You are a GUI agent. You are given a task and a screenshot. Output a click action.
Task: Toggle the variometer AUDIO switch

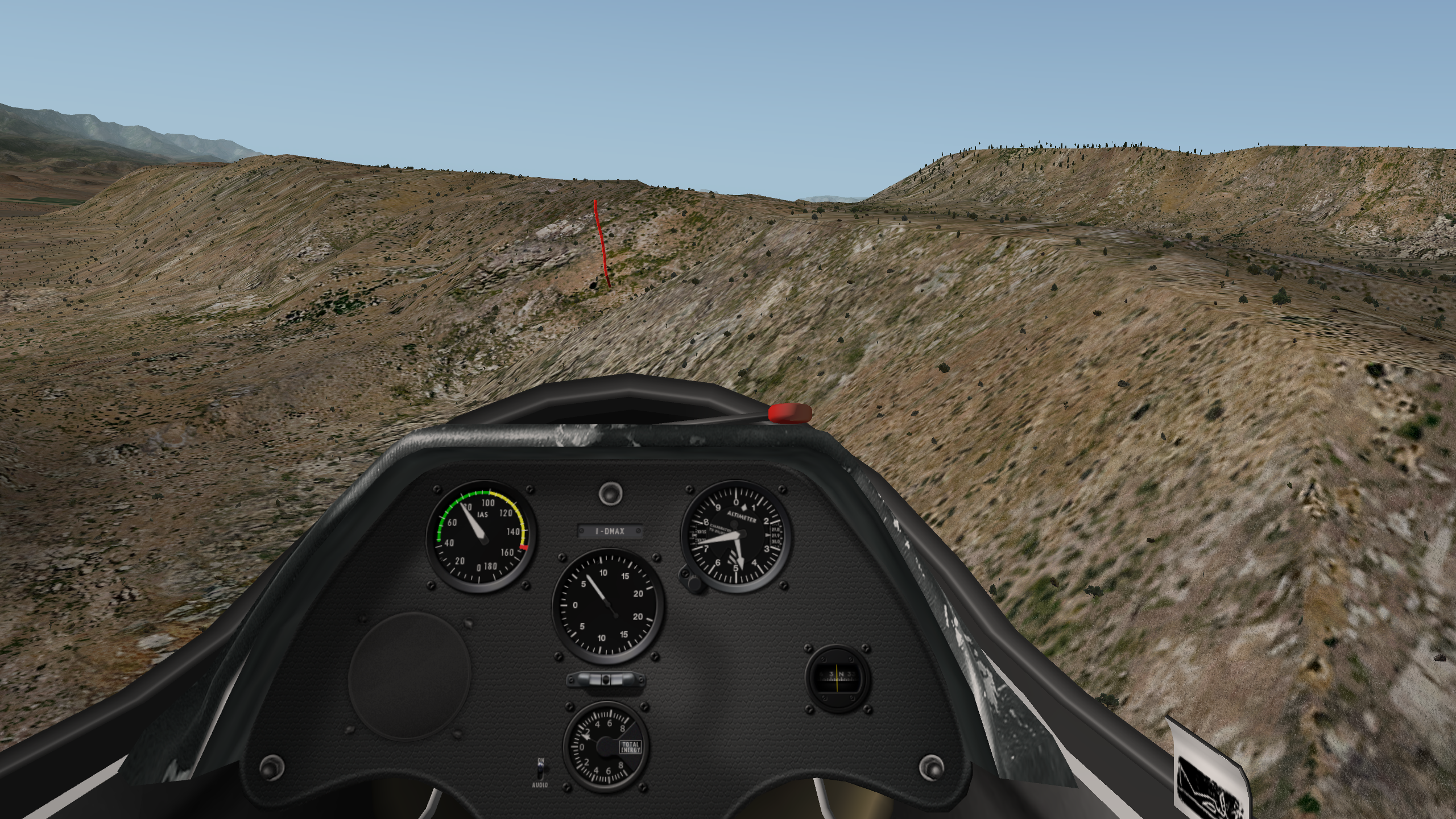pyautogui.click(x=541, y=771)
